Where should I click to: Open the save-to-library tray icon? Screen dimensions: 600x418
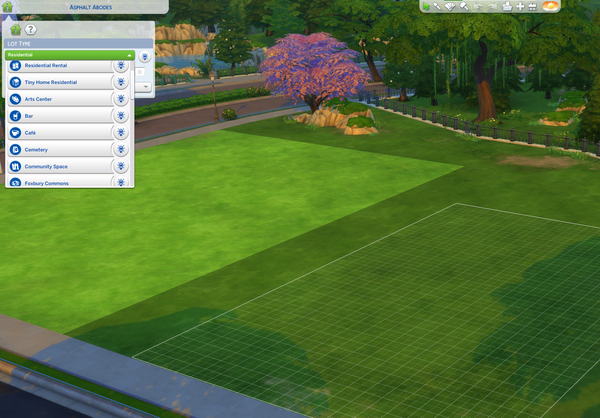pos(507,6)
